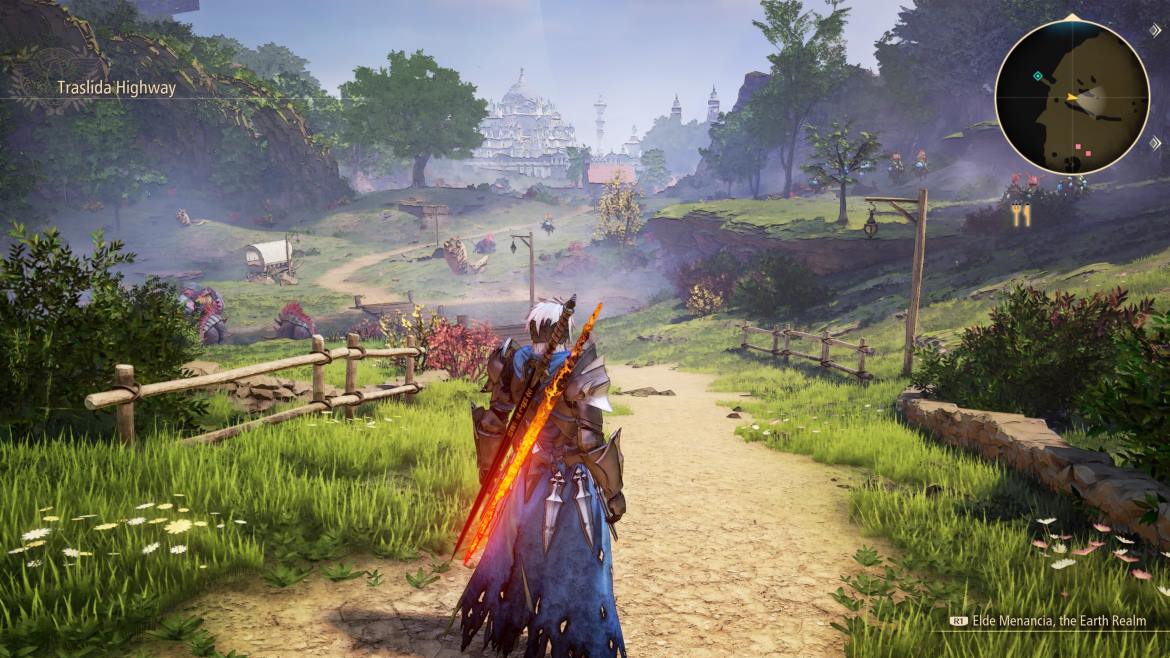Image resolution: width=1170 pixels, height=658 pixels.
Task: Check the fork and knife meal icon
Action: 1021,215
